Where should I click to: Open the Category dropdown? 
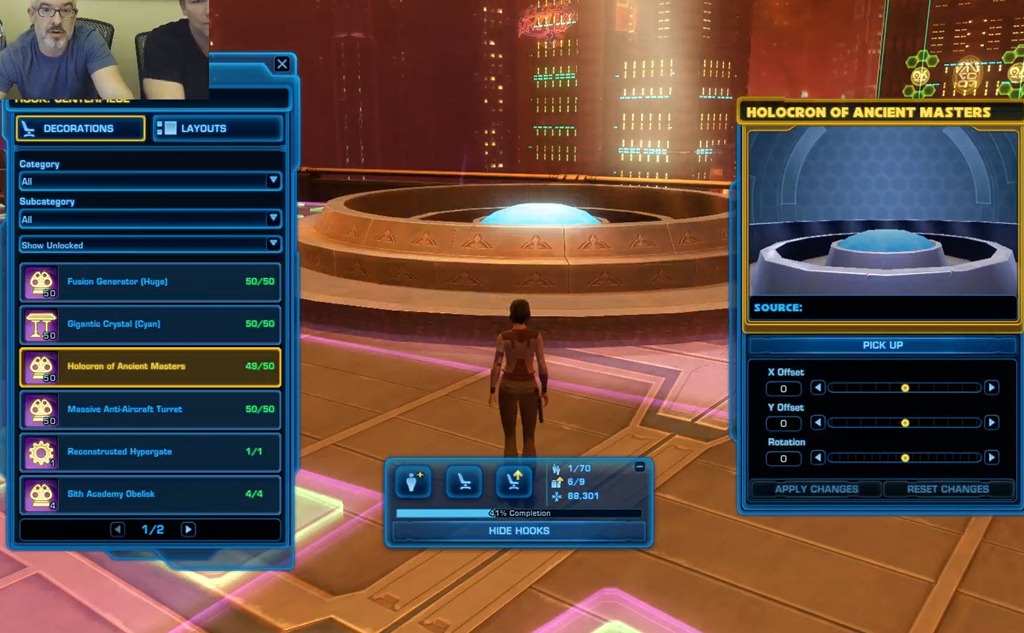150,181
